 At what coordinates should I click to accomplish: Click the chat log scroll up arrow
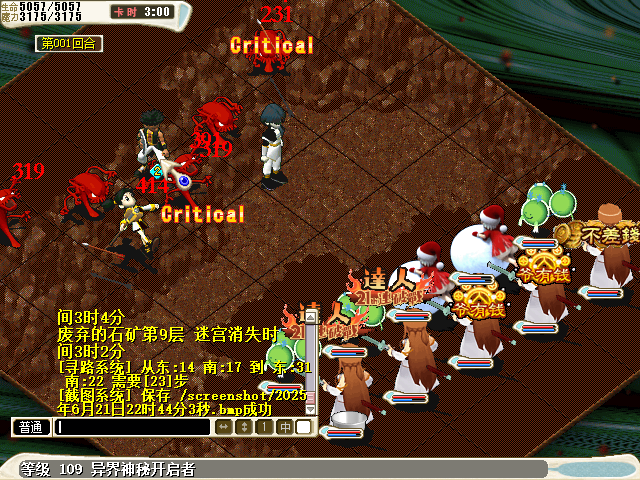[310, 318]
